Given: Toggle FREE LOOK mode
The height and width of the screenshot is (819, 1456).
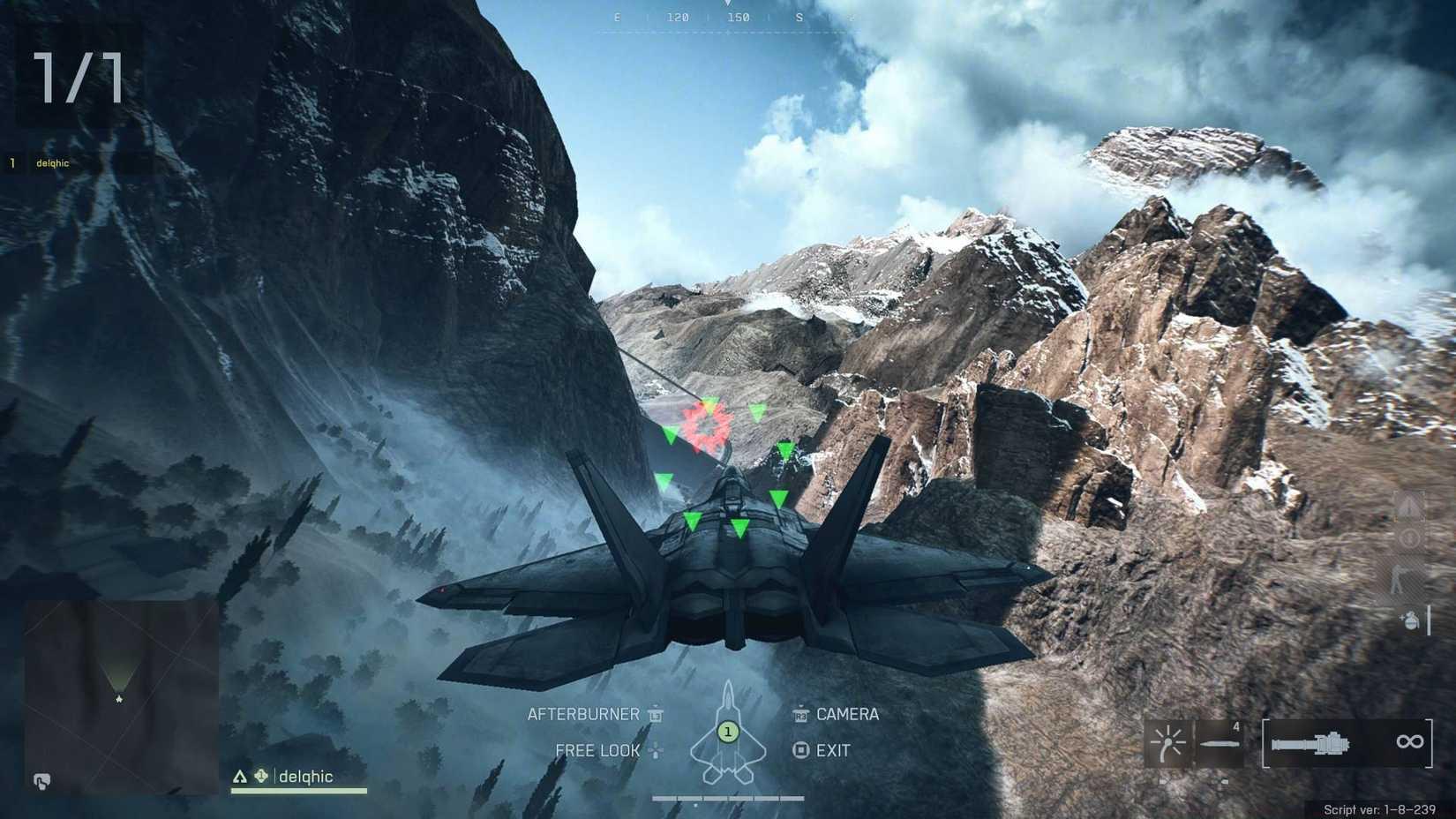Looking at the screenshot, I should tap(597, 750).
